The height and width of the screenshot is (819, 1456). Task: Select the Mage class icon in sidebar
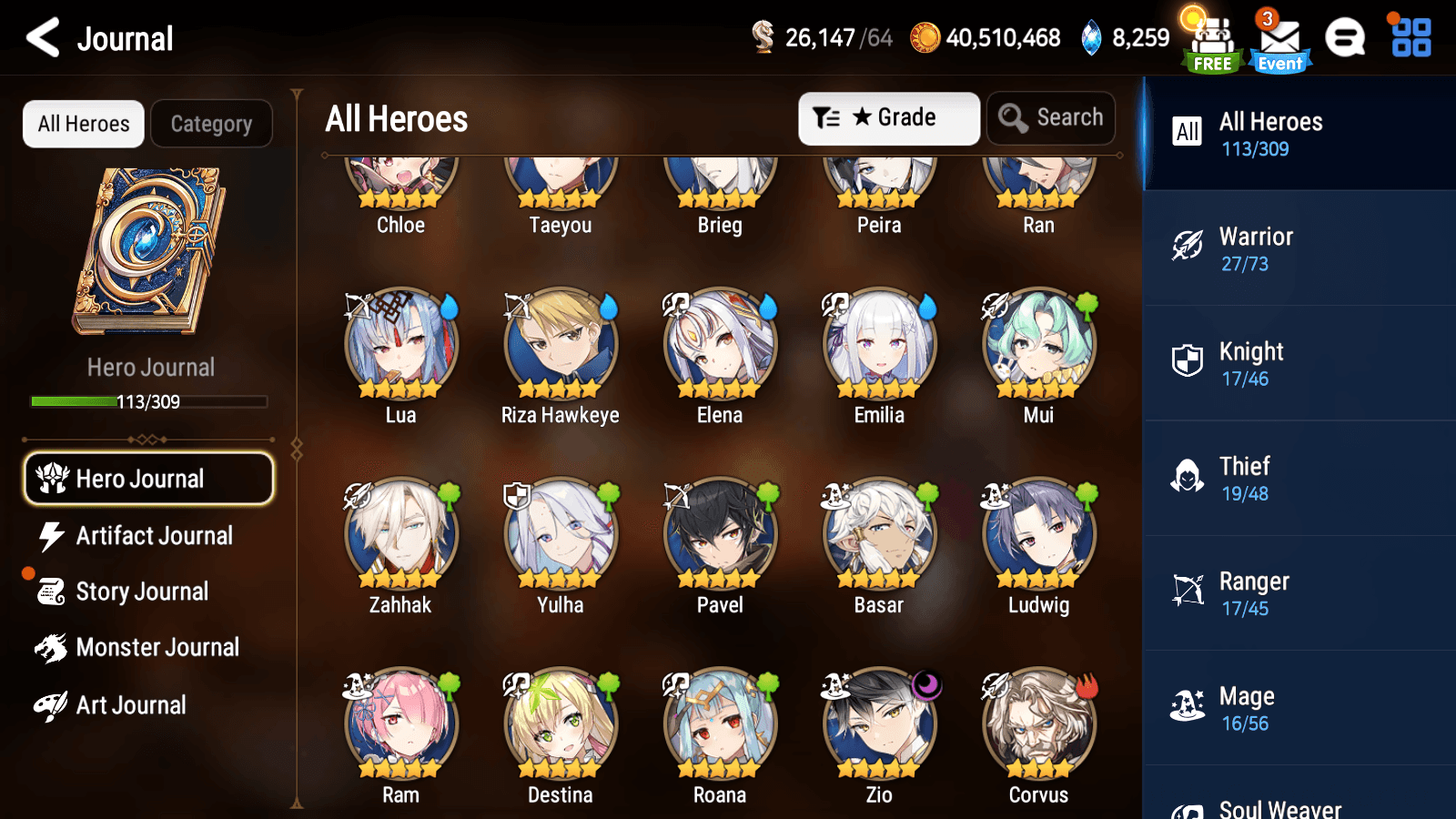point(1188,706)
